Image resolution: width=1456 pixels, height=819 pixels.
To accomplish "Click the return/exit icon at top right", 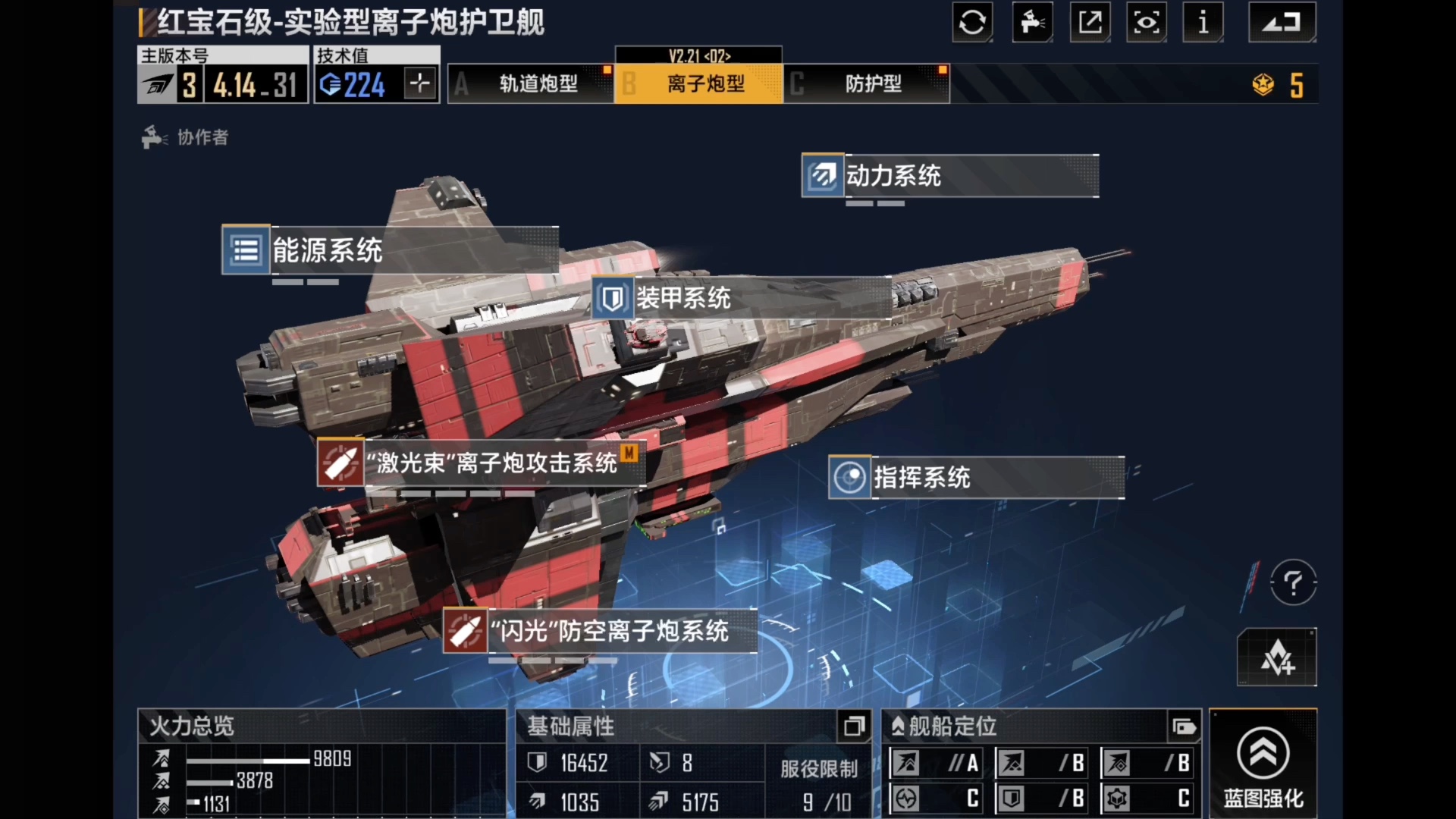I will (1282, 23).
